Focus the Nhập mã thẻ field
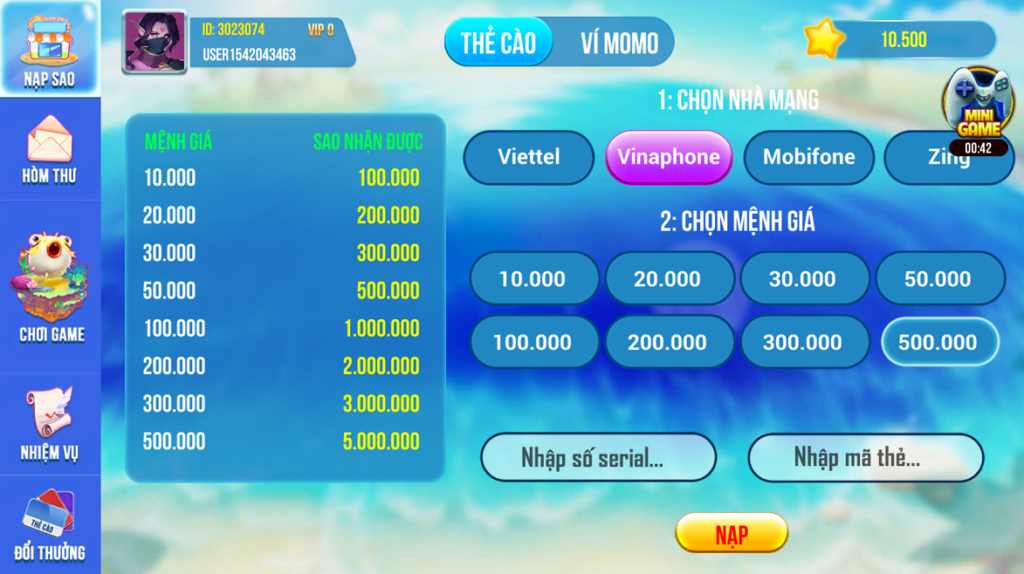 pos(865,458)
